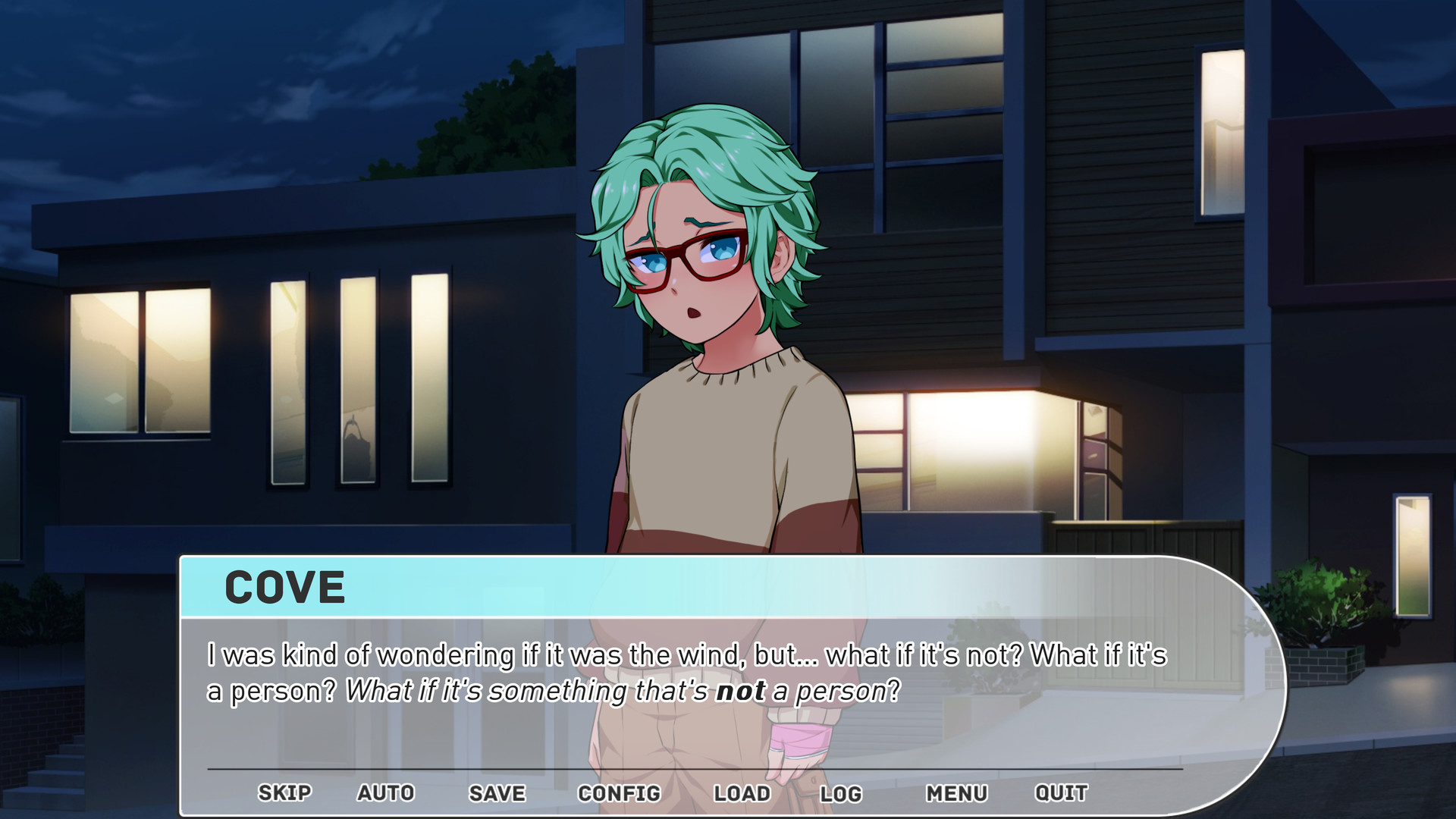Open the LOAD screen to restore a save
The width and height of the screenshot is (1456, 819).
742,793
